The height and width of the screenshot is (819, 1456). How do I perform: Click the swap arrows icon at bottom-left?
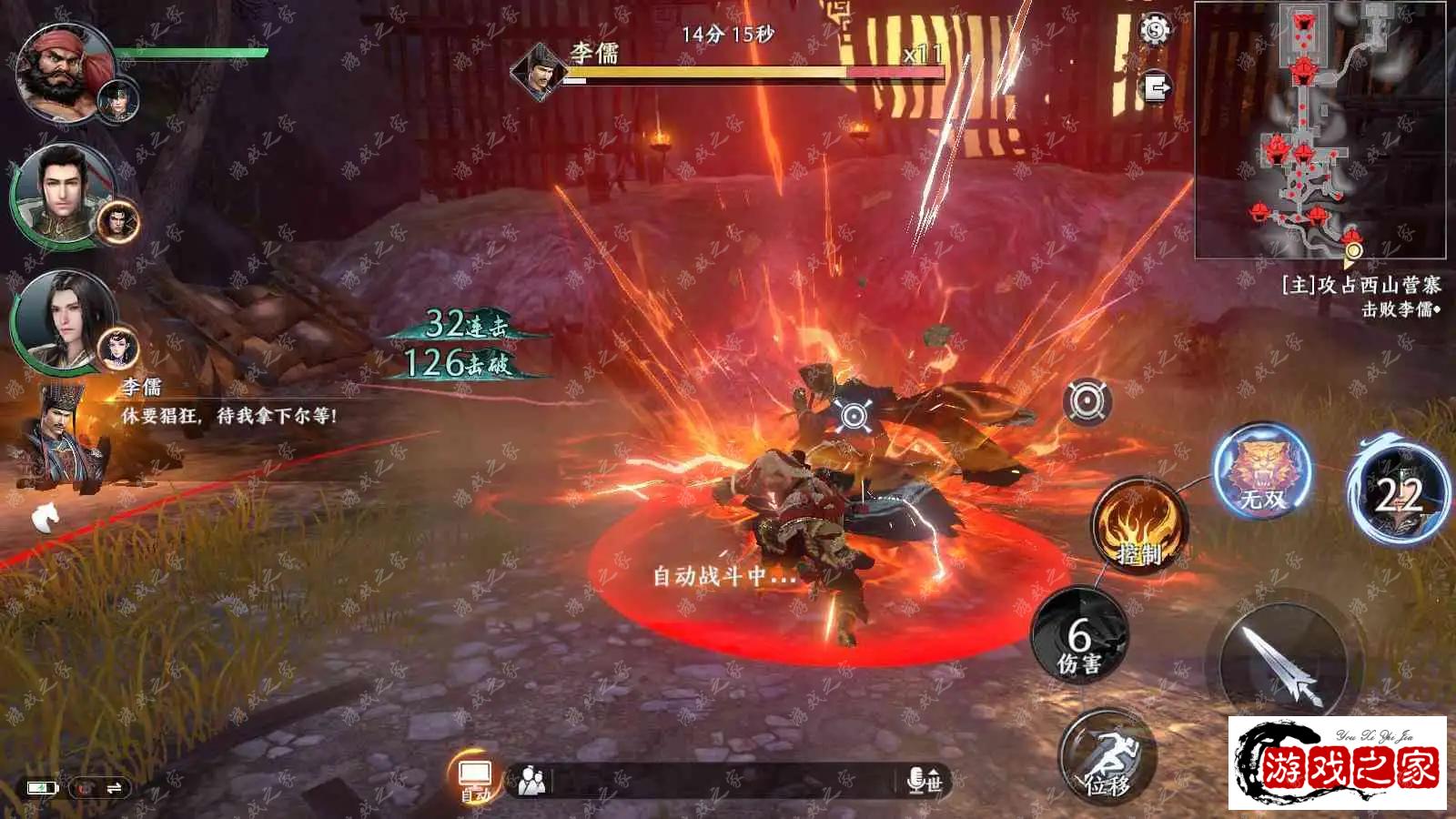coord(115,788)
